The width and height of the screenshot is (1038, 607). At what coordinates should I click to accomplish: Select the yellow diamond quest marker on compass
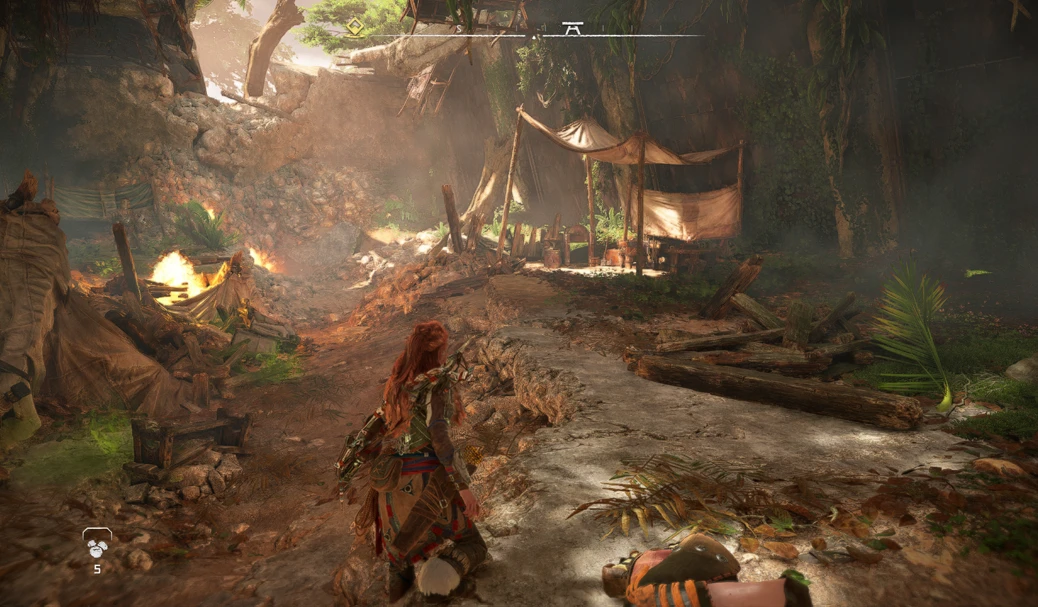point(355,27)
